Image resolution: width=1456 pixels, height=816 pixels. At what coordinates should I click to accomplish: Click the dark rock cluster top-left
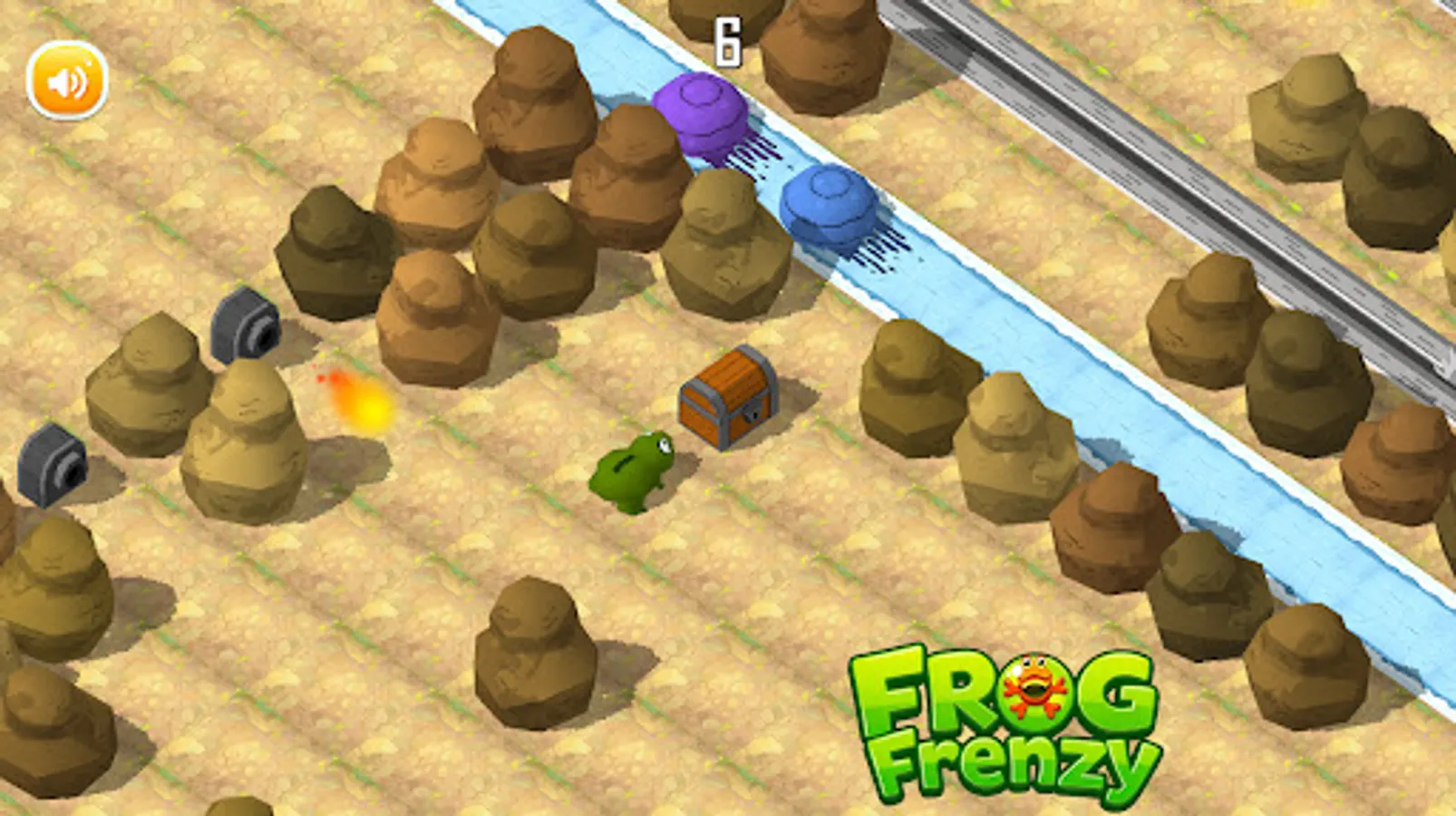tap(335, 254)
